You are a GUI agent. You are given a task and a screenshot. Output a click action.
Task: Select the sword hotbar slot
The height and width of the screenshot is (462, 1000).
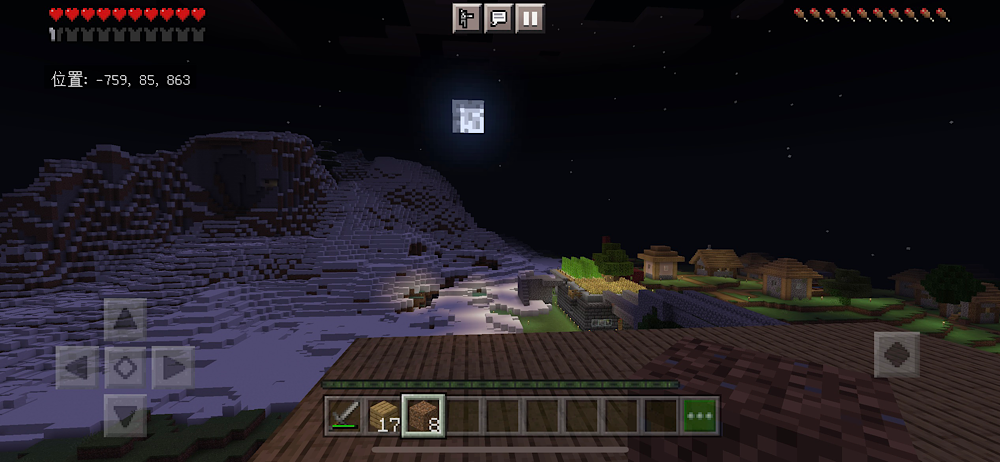(345, 415)
